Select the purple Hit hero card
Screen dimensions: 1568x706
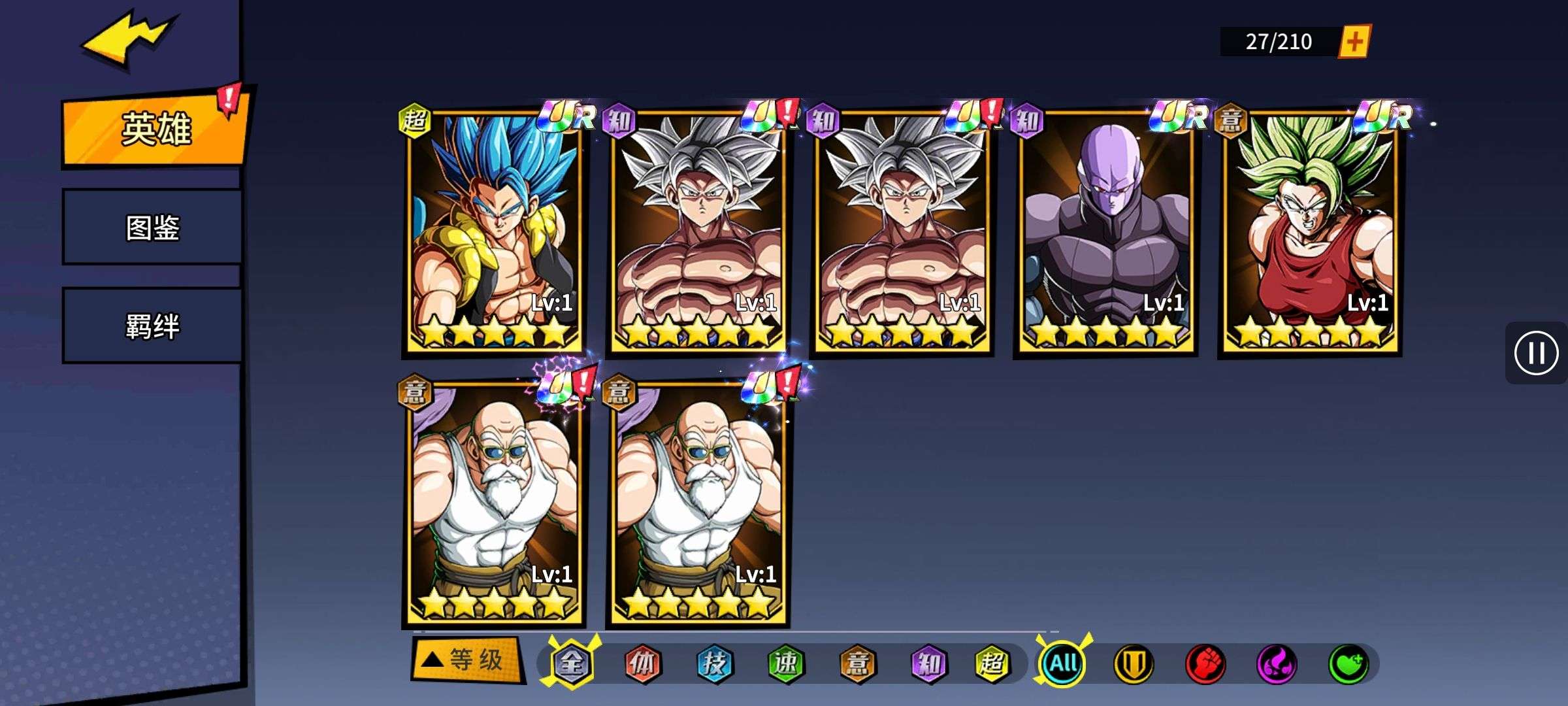1106,232
